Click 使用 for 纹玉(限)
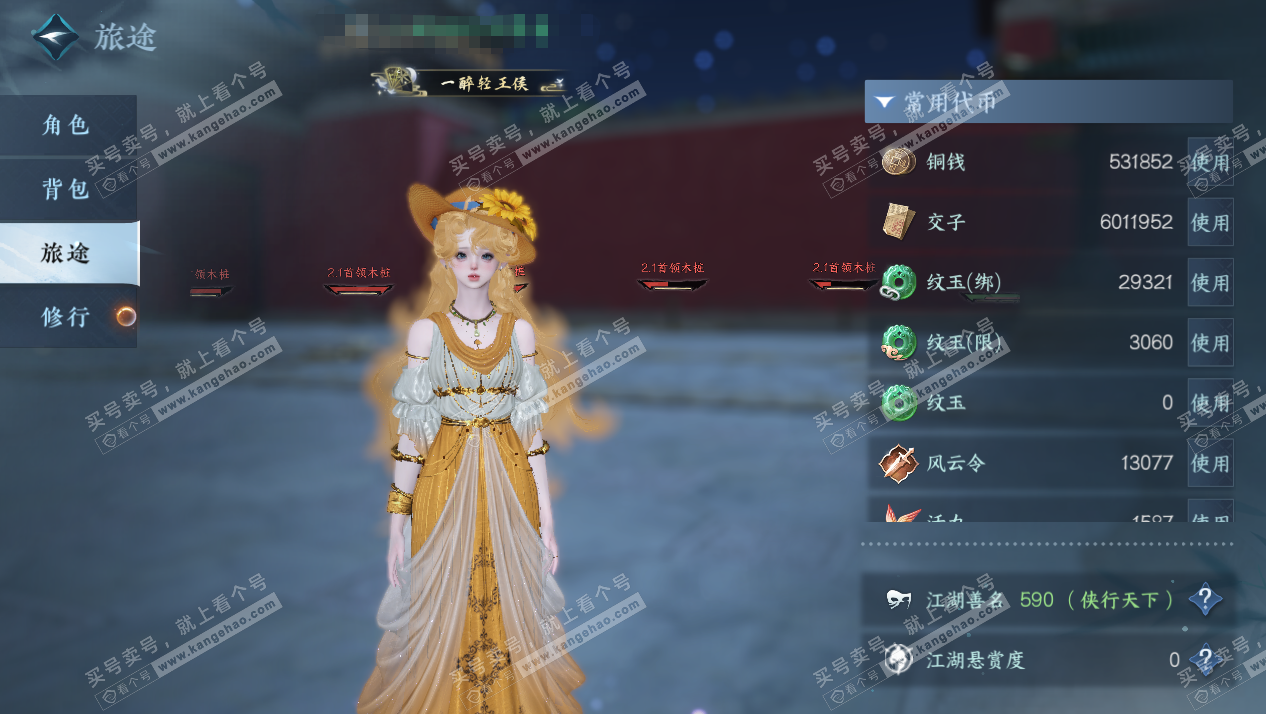1266x714 pixels. 1210,343
